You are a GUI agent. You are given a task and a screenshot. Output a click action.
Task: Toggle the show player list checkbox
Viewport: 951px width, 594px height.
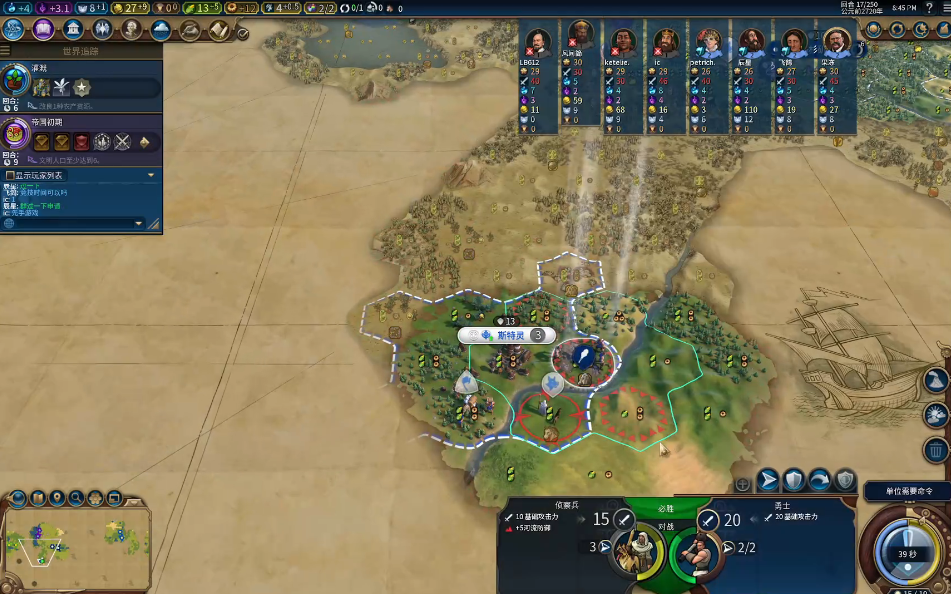(x=10, y=175)
